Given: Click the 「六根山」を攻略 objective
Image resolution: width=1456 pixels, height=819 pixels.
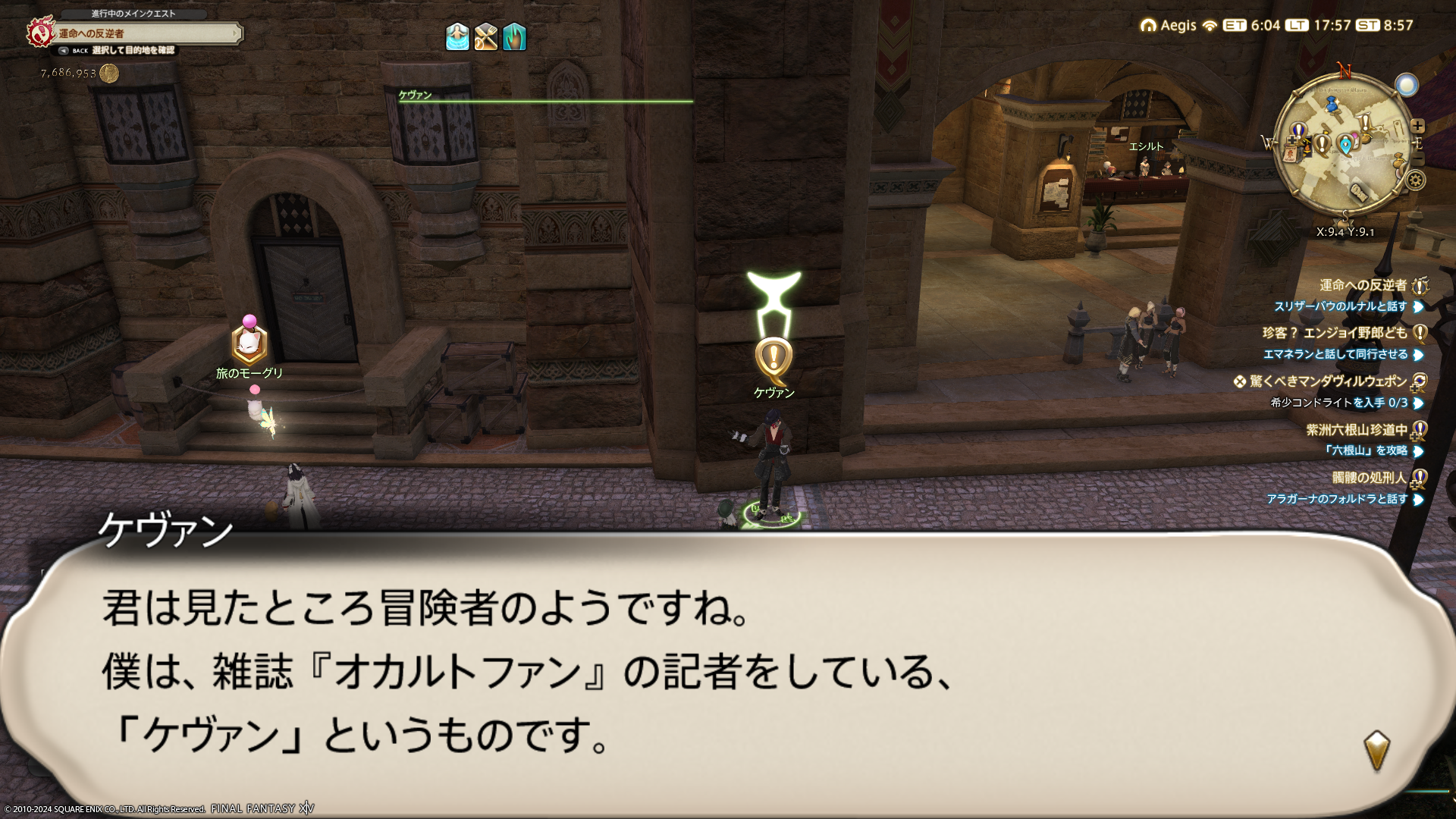Looking at the screenshot, I should pyautogui.click(x=1365, y=450).
